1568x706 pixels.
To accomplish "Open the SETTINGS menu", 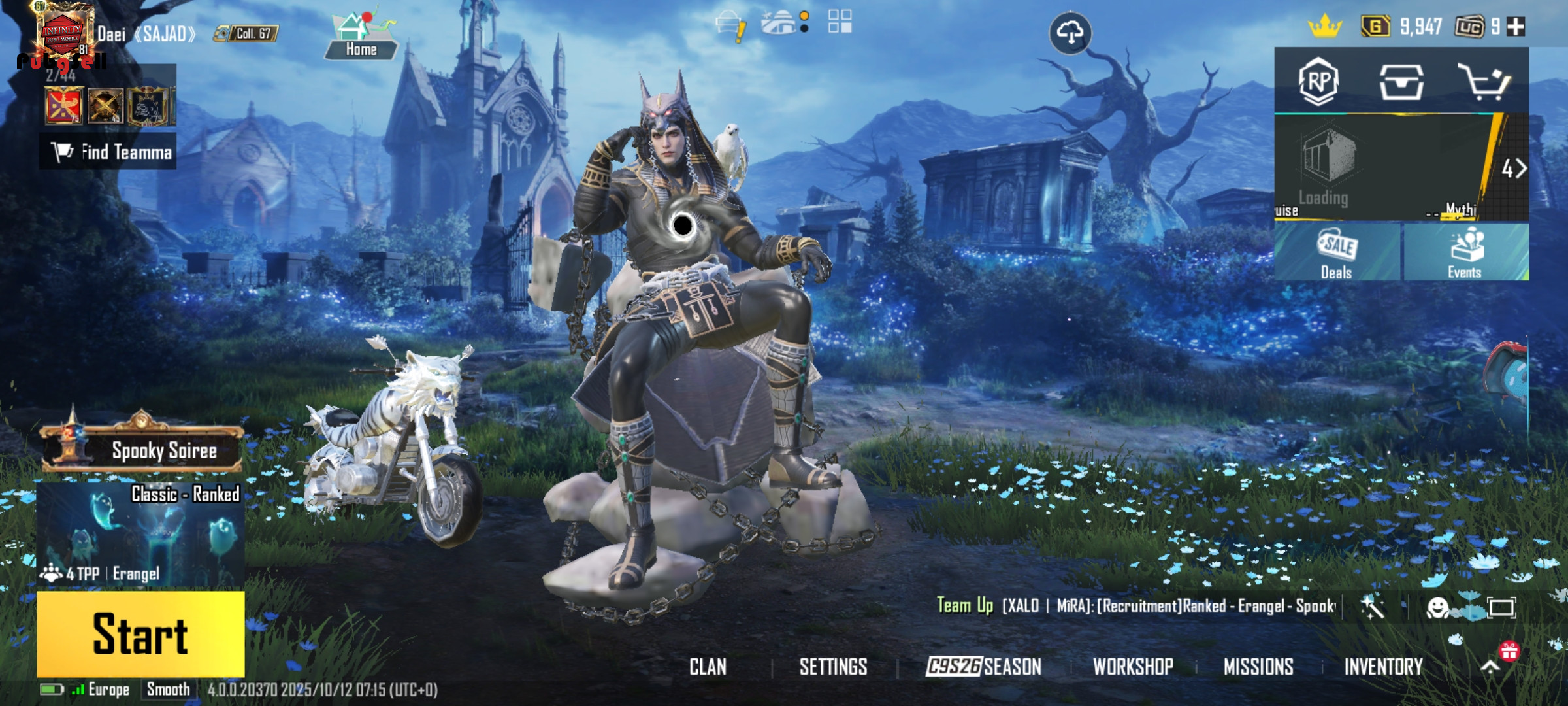I will [833, 666].
